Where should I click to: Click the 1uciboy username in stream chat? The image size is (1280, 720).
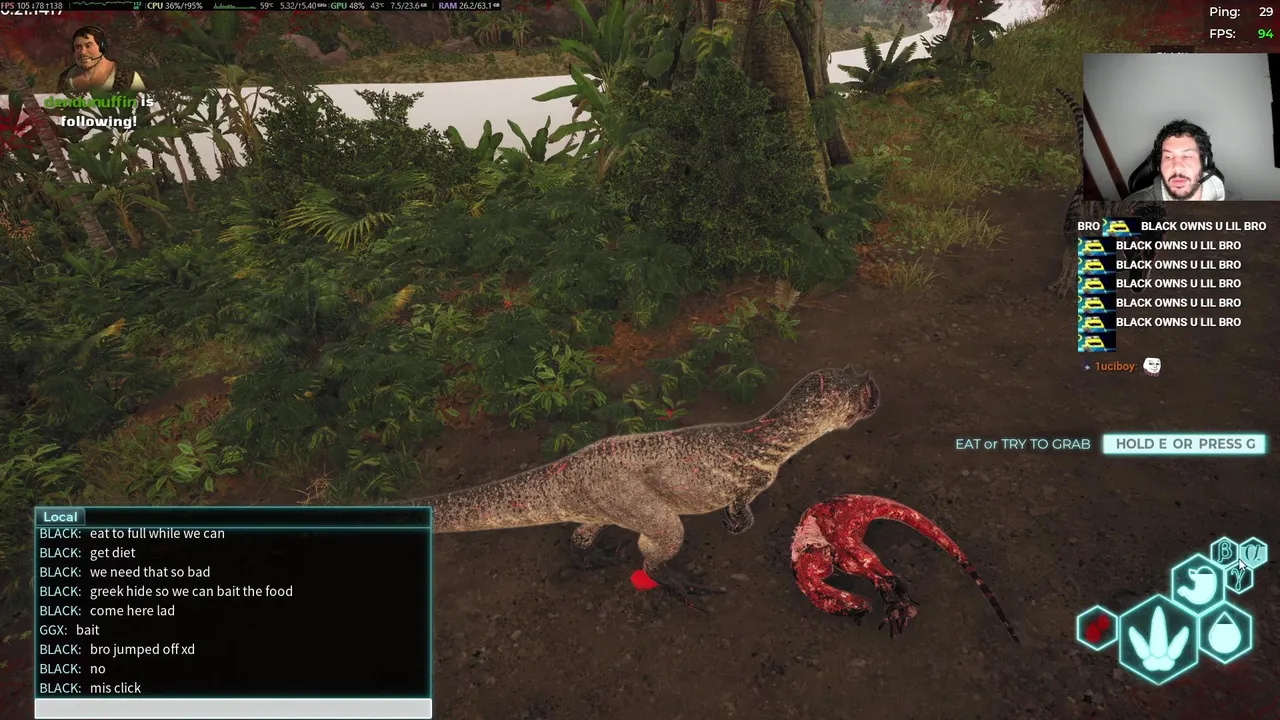1114,367
